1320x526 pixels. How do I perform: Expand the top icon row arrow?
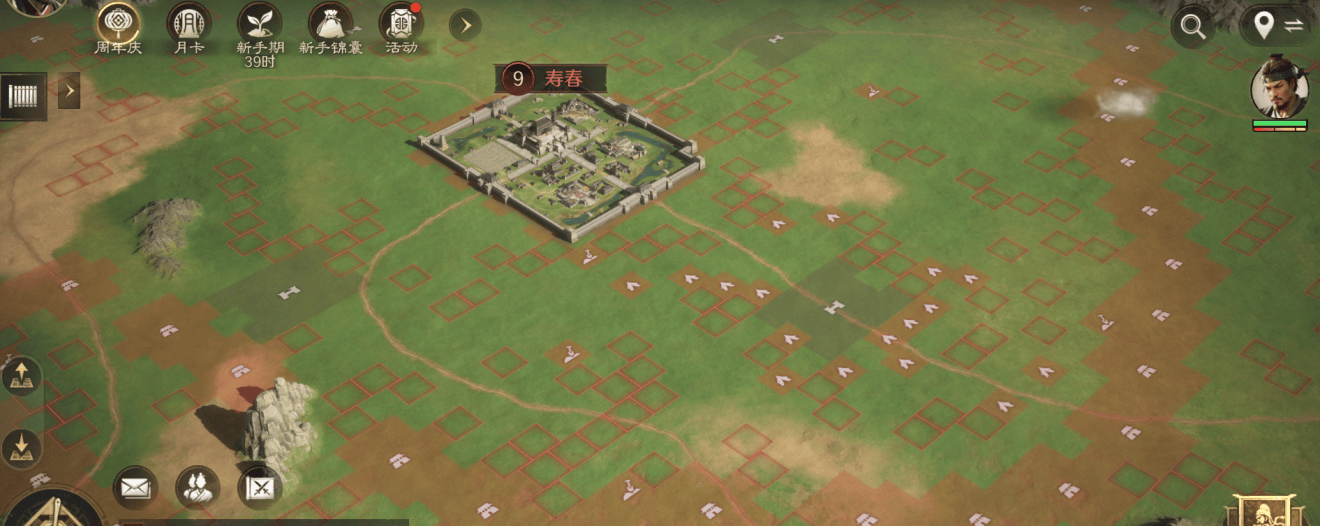[465, 25]
